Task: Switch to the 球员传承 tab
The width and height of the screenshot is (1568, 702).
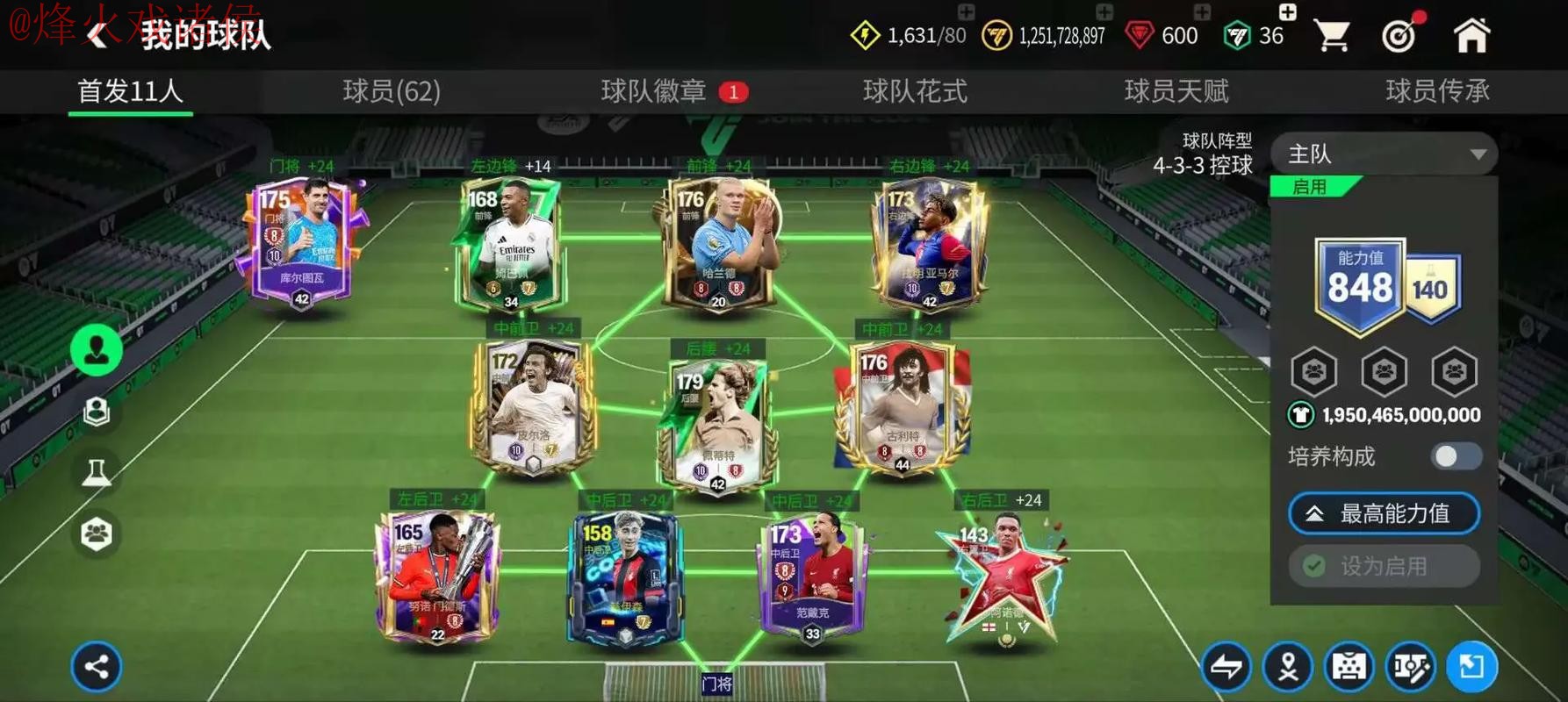Action: pos(1437,91)
